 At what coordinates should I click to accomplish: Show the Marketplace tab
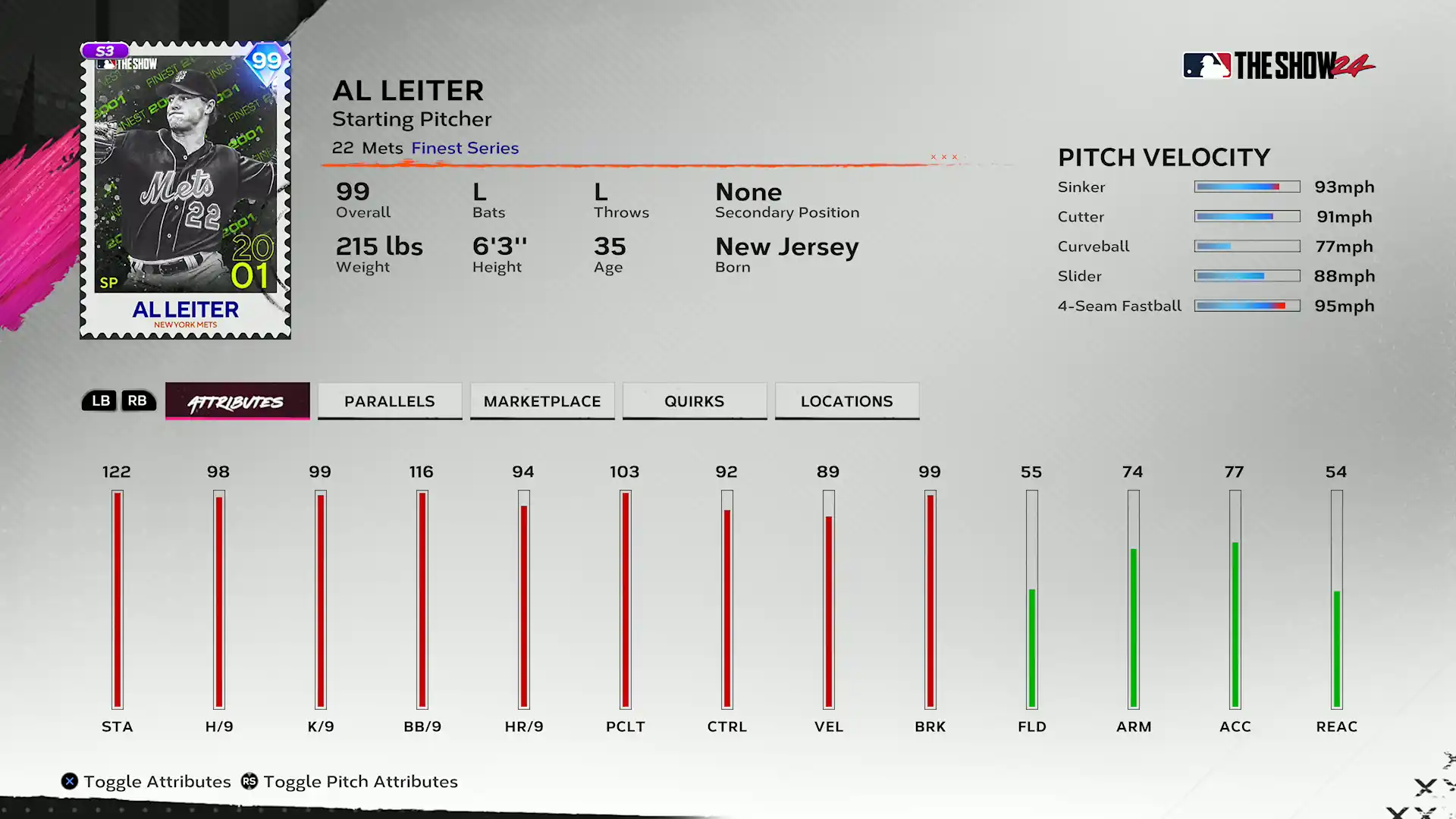point(542,401)
